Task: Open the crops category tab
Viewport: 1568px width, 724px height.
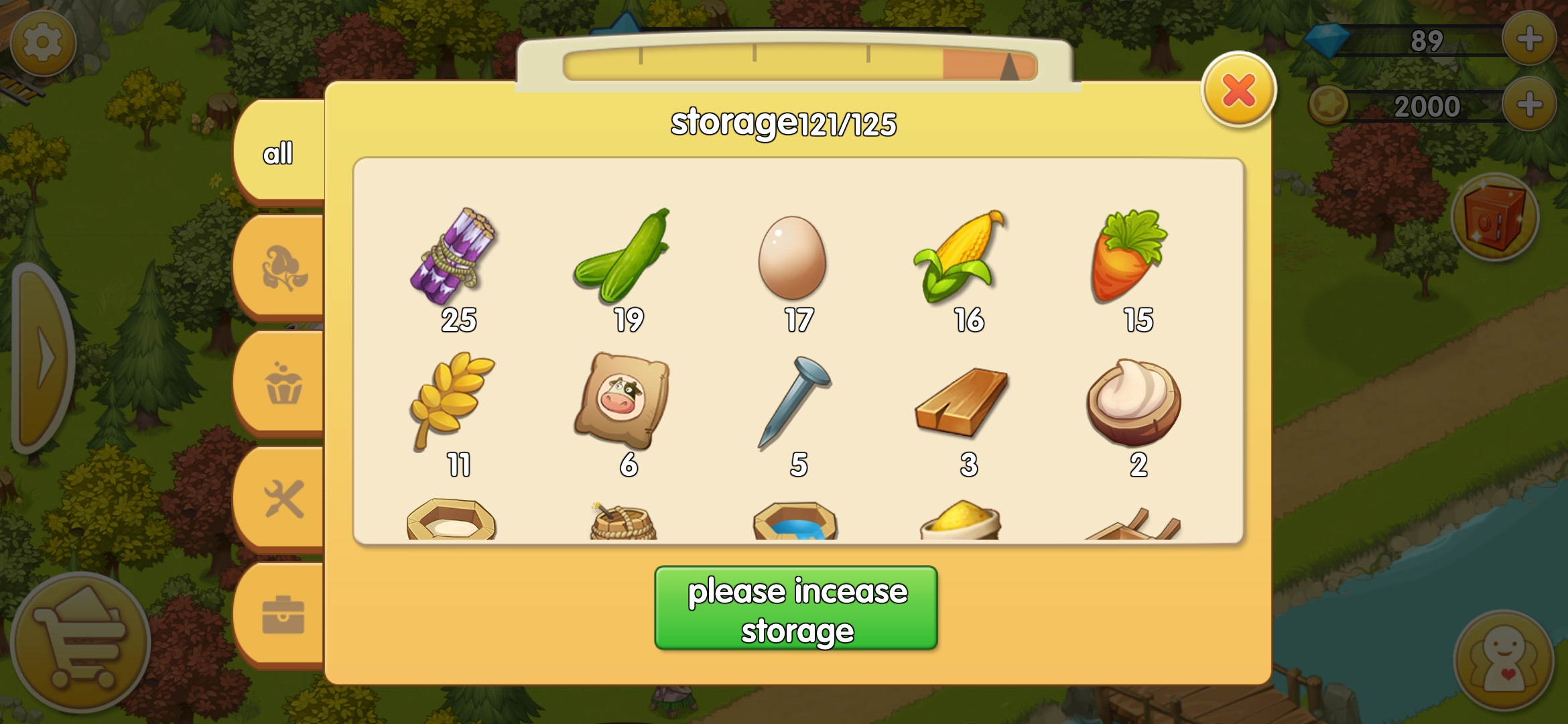Action: point(283,268)
